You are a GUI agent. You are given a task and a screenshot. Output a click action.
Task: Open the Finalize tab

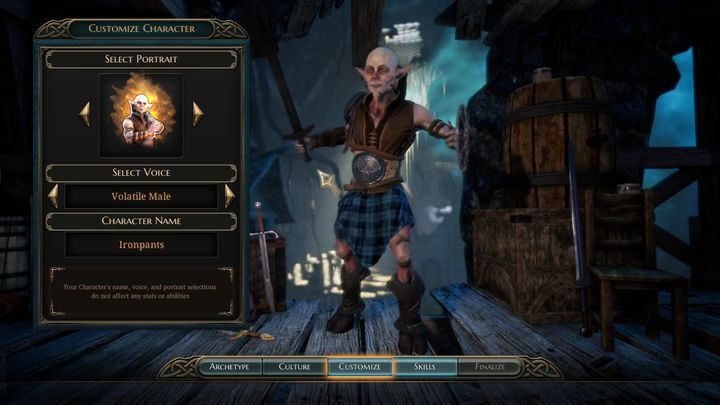coord(490,367)
